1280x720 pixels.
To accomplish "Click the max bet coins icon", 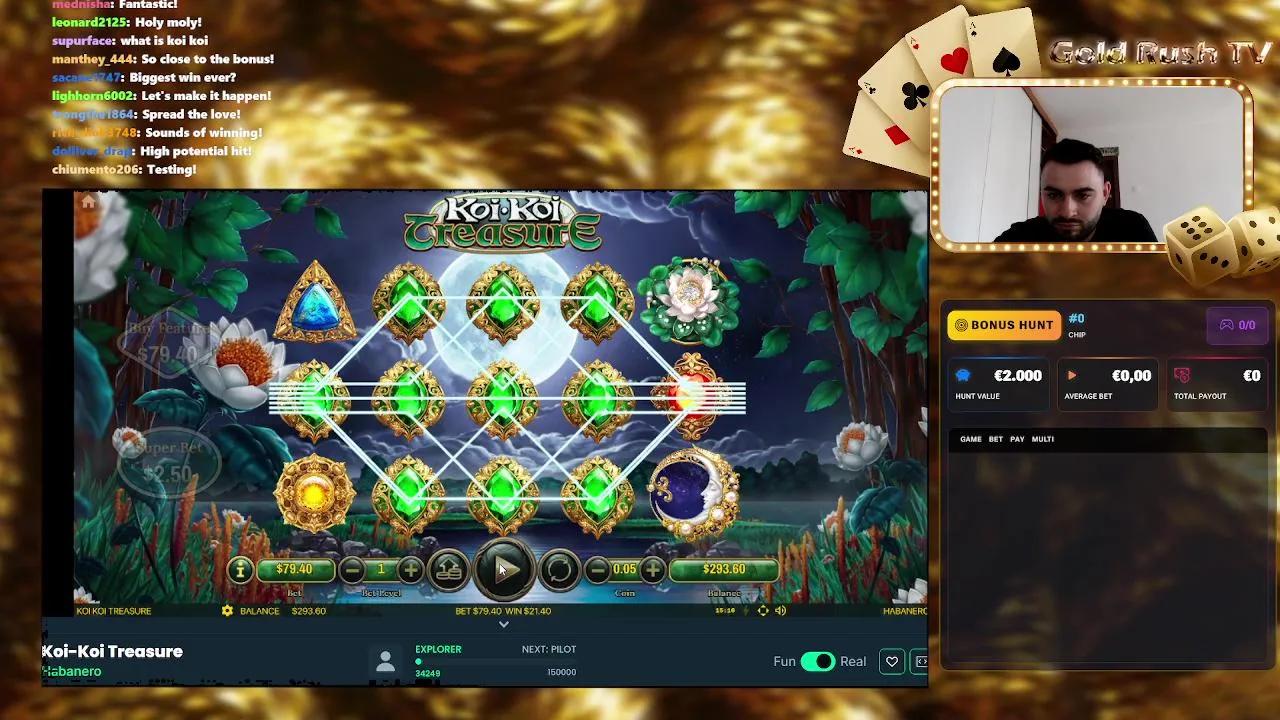I will tap(449, 569).
